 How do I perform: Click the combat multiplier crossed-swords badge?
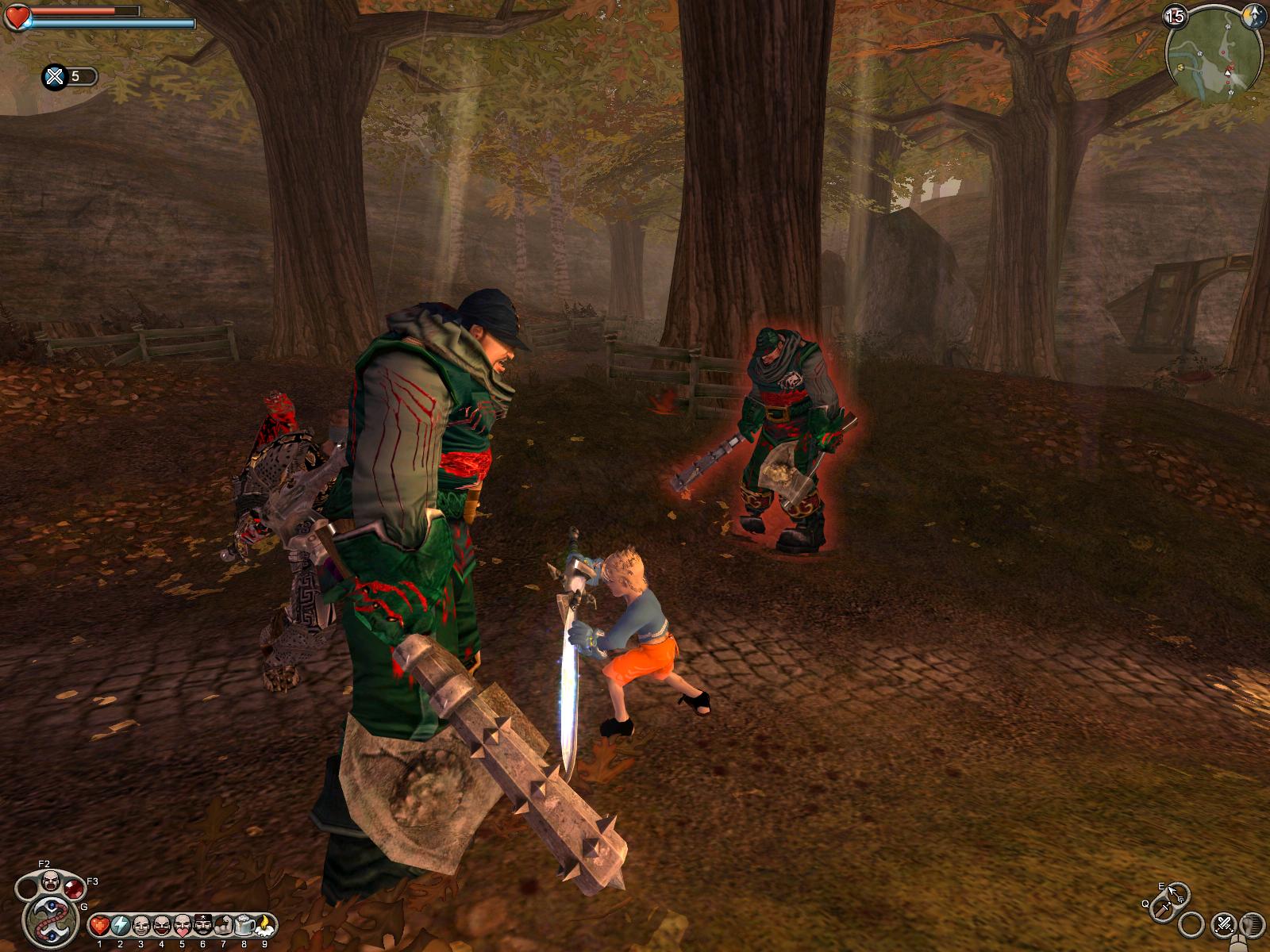(x=55, y=77)
